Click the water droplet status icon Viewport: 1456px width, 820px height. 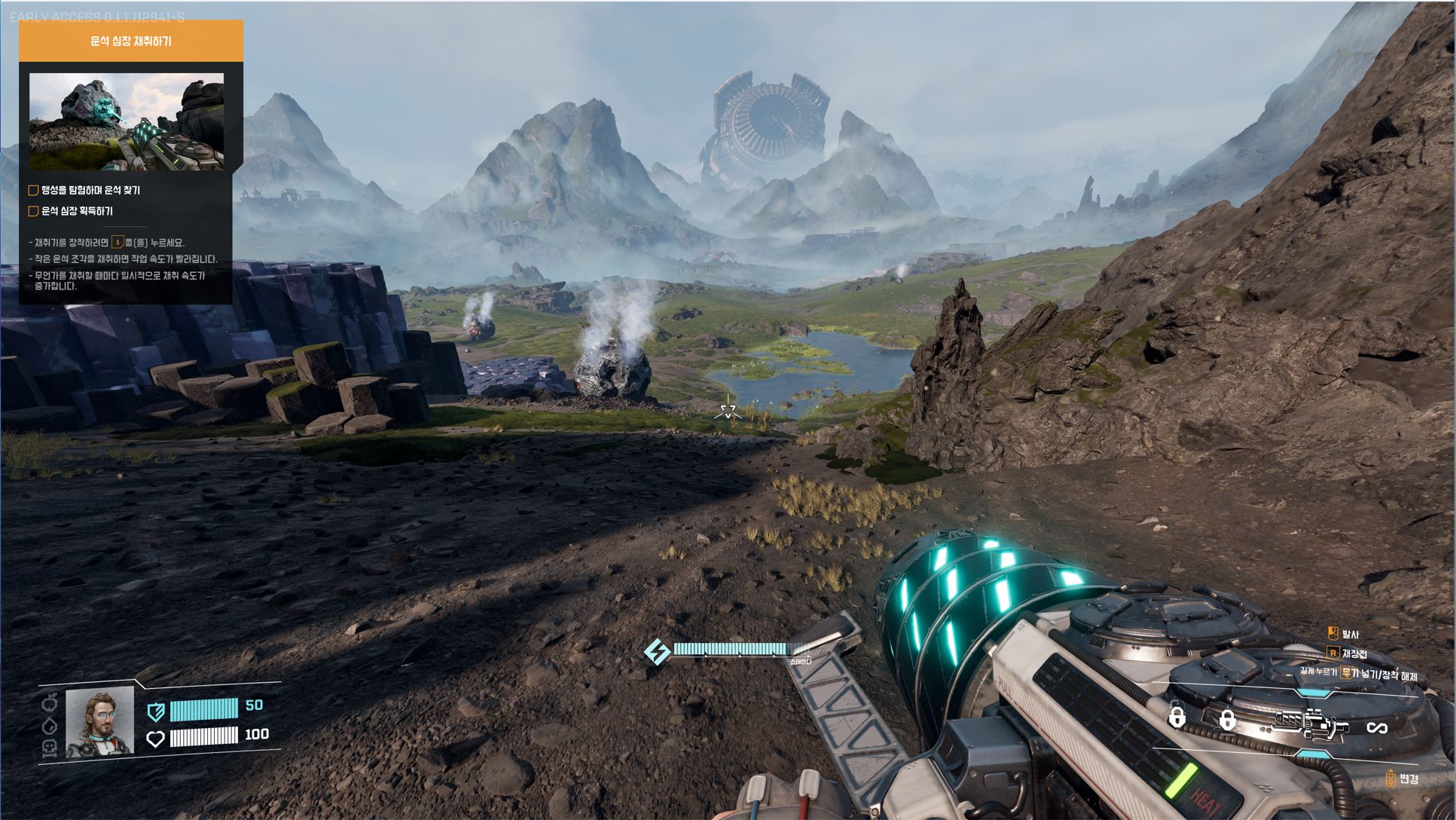coord(50,724)
